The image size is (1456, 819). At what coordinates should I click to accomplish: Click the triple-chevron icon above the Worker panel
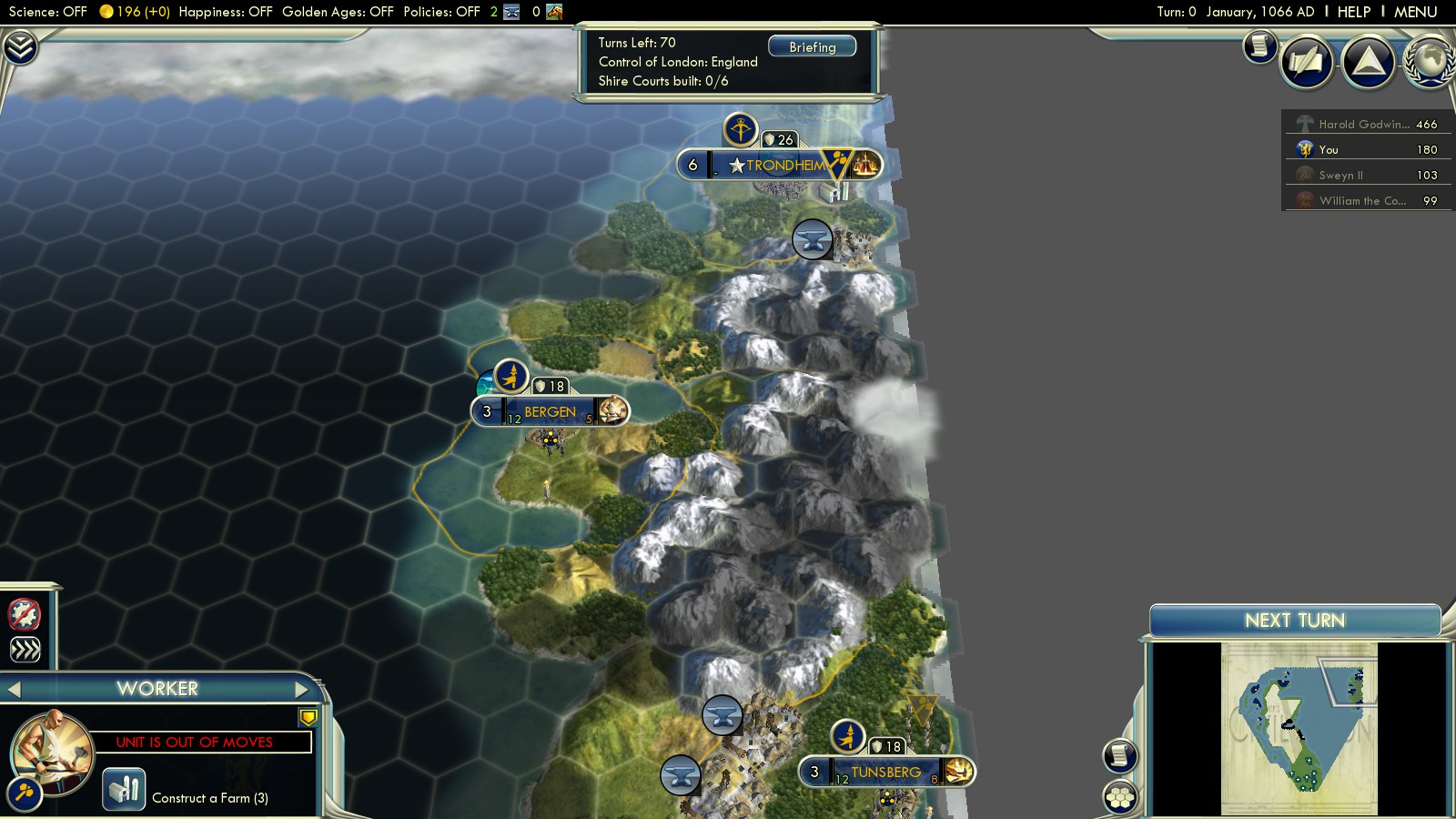(x=25, y=649)
